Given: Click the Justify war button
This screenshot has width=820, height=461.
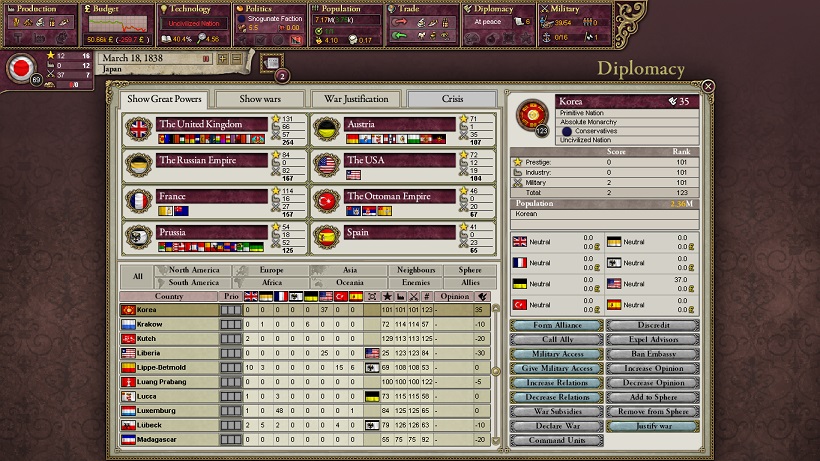Looking at the screenshot, I should pyautogui.click(x=653, y=426).
